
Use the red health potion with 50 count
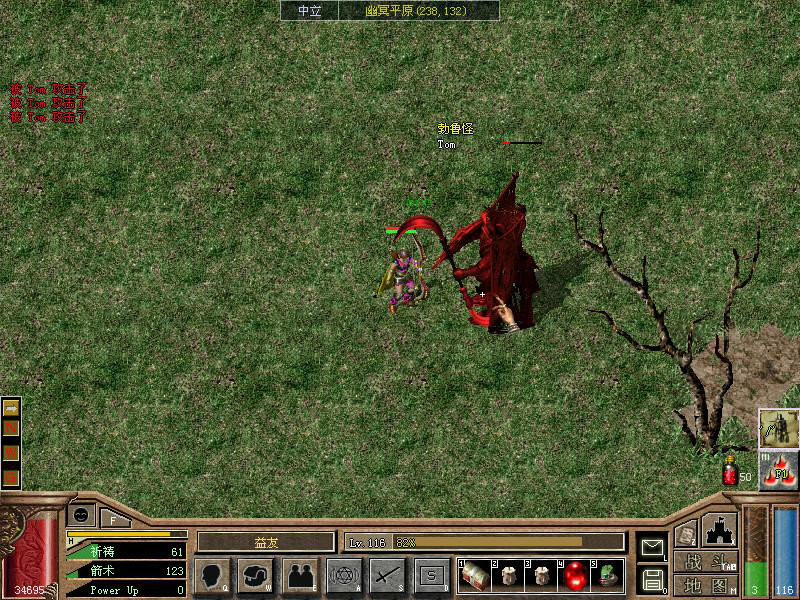(730, 476)
